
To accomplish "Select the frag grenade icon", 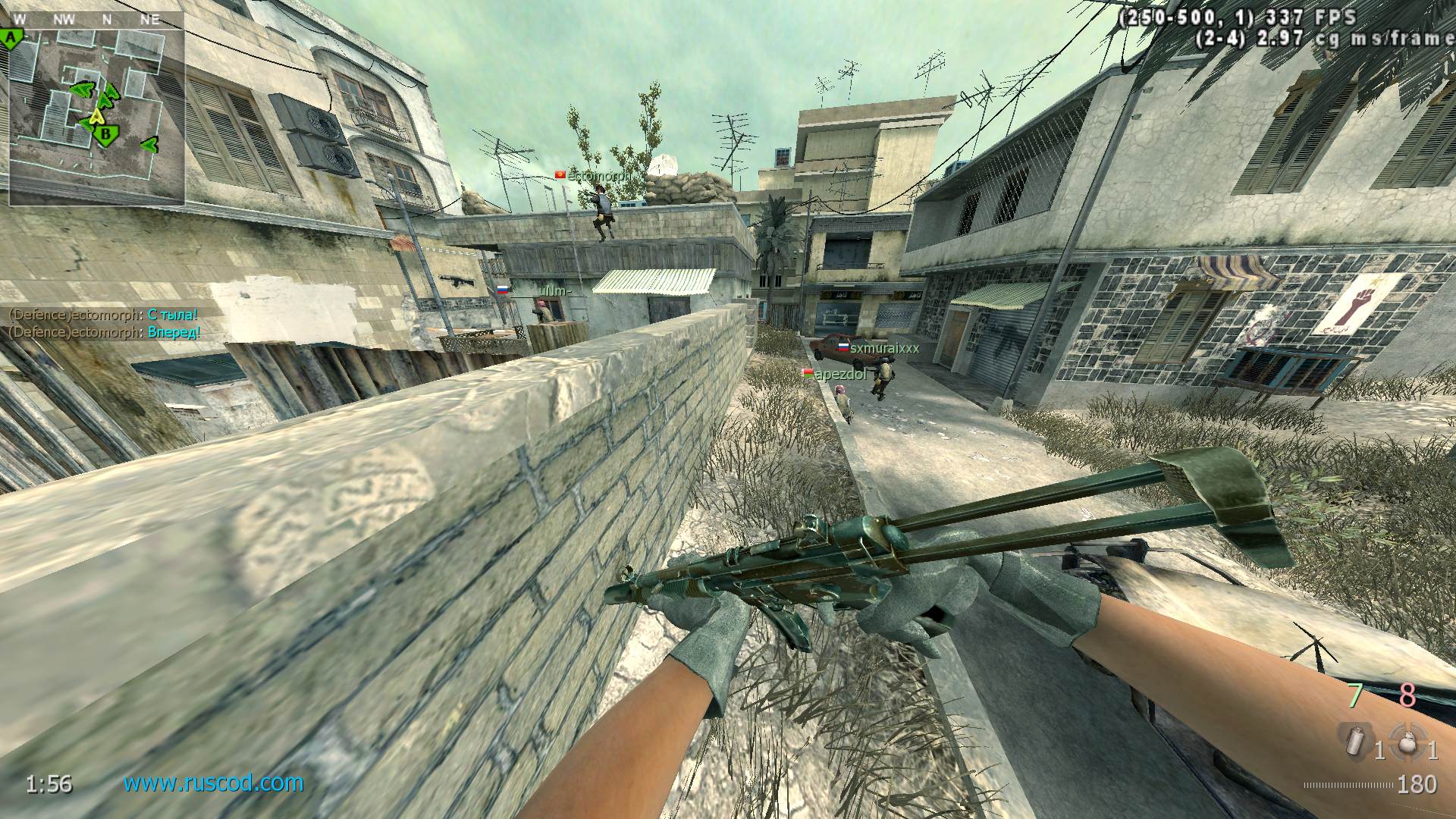I will pos(1407,742).
